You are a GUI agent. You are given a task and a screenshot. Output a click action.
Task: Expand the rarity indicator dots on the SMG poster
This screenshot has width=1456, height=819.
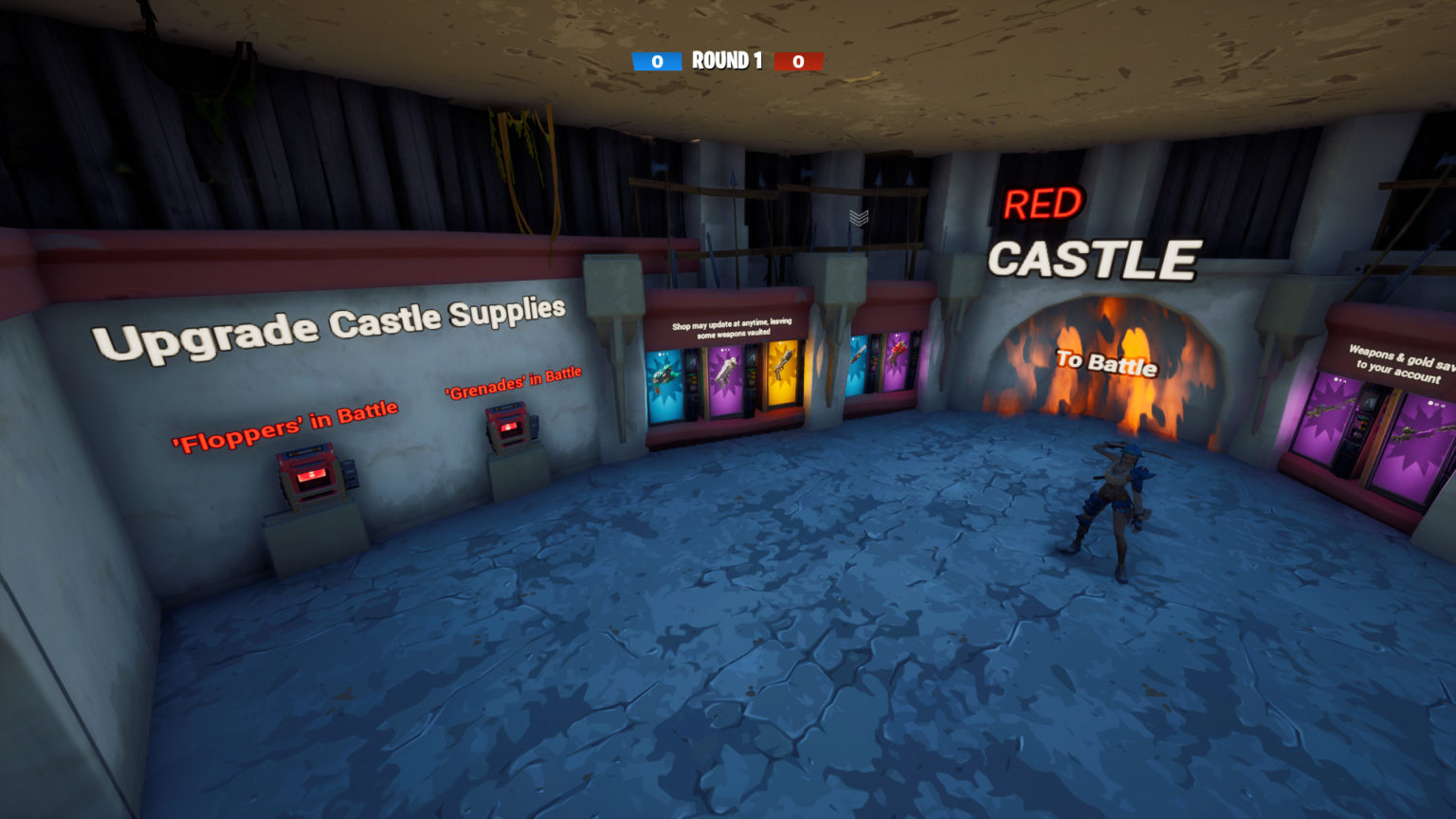[x=726, y=351]
